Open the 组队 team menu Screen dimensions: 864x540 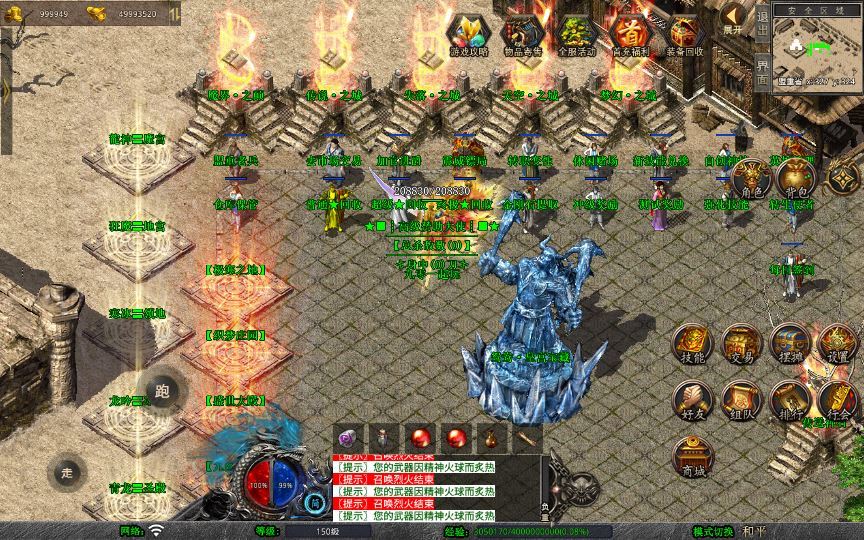point(741,400)
